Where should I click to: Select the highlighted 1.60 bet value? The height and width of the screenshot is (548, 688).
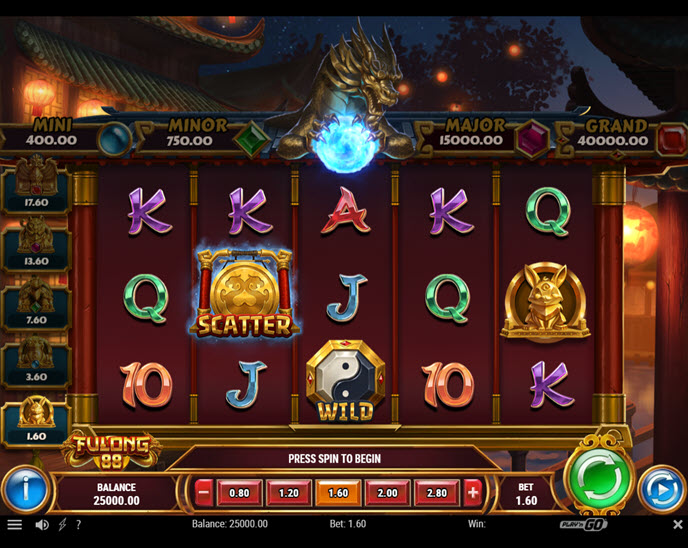[338, 492]
